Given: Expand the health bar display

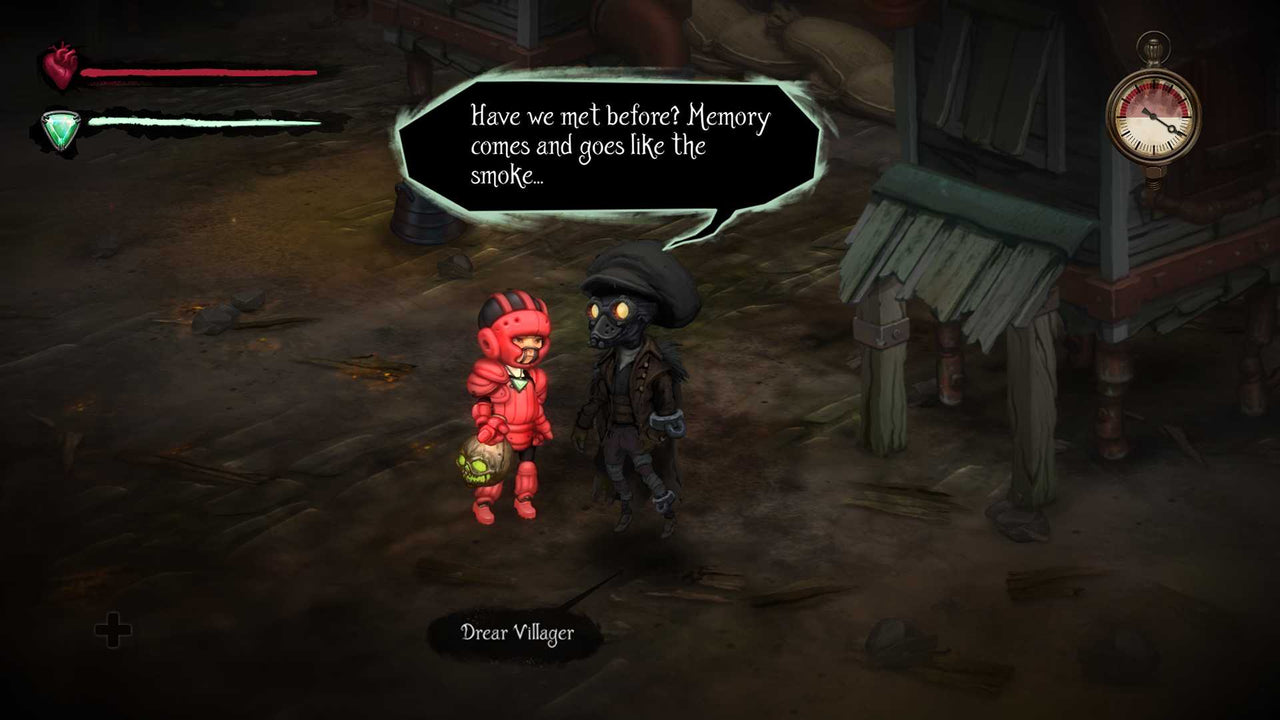Looking at the screenshot, I should coord(197,72).
